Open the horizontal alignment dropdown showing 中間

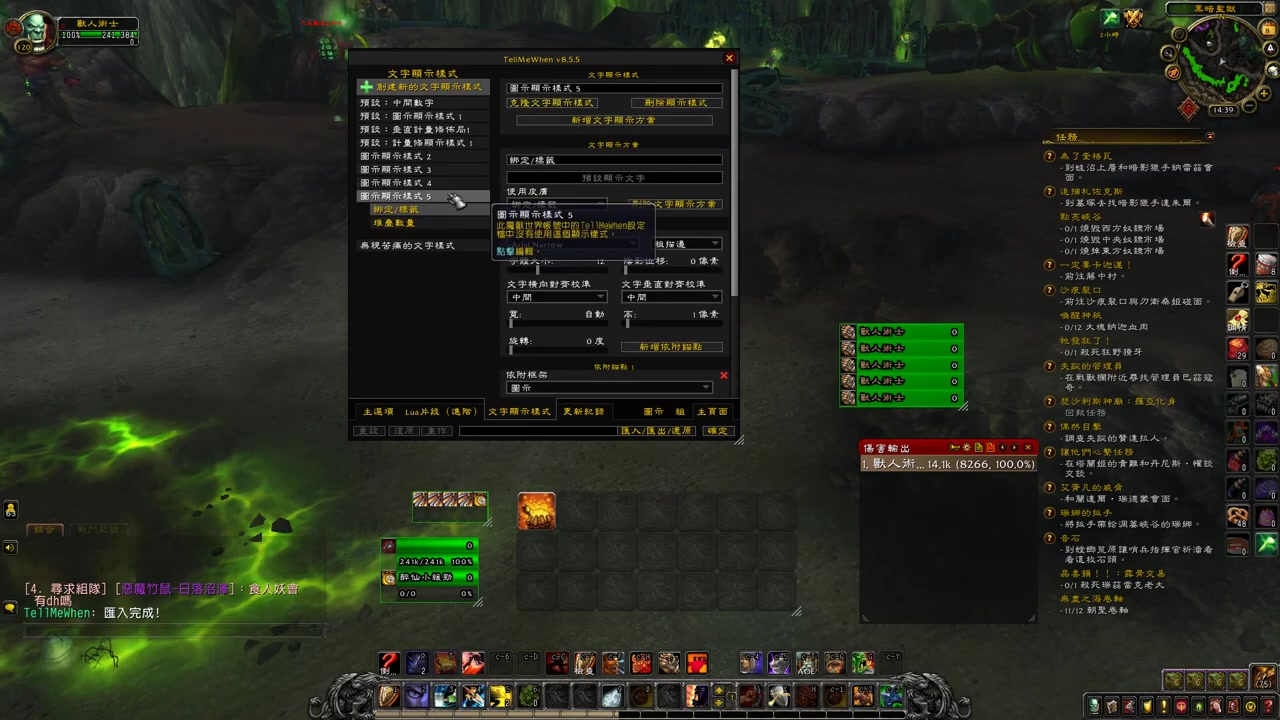pos(555,297)
